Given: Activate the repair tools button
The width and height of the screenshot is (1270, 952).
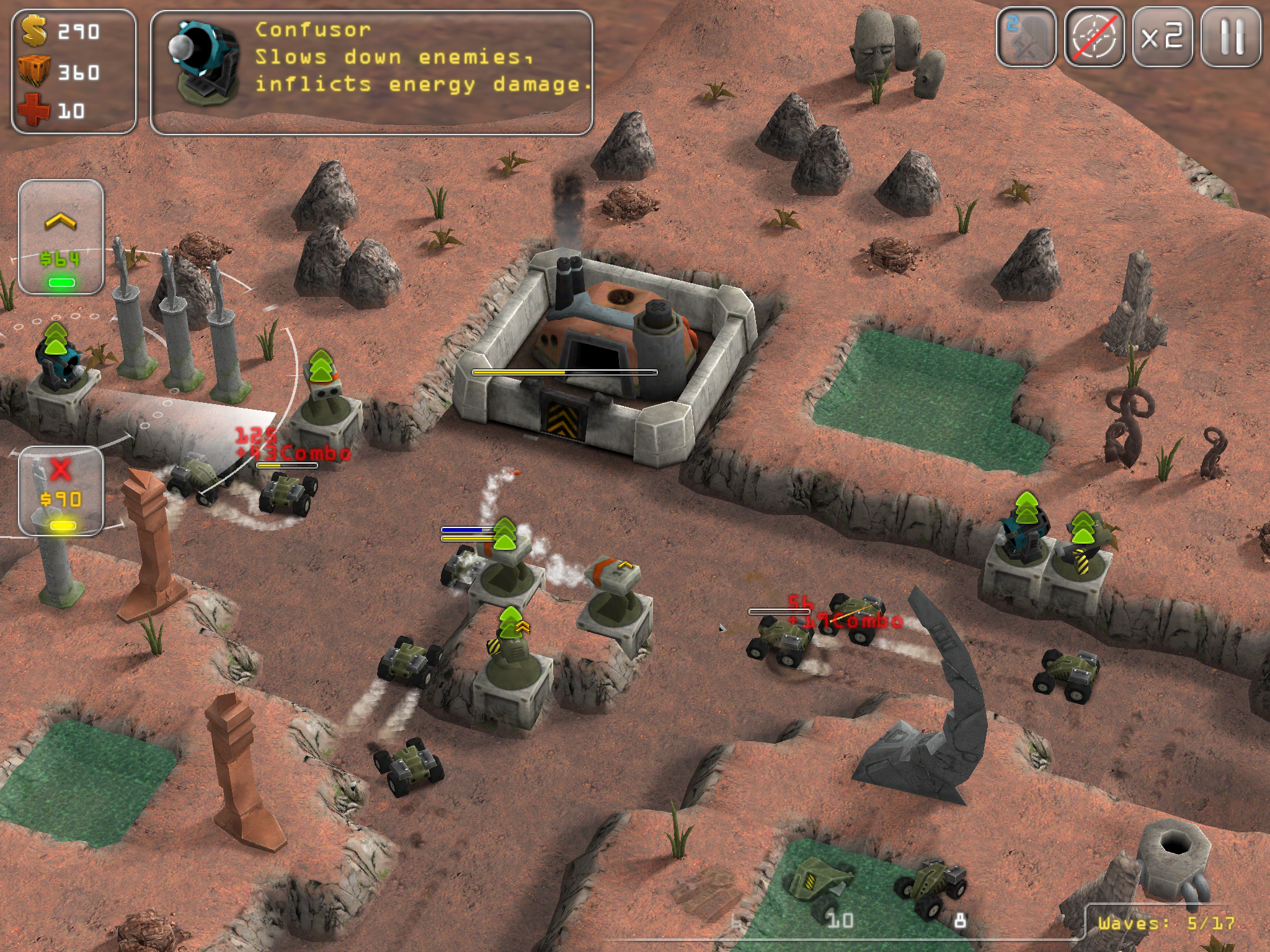Looking at the screenshot, I should point(1026,37).
